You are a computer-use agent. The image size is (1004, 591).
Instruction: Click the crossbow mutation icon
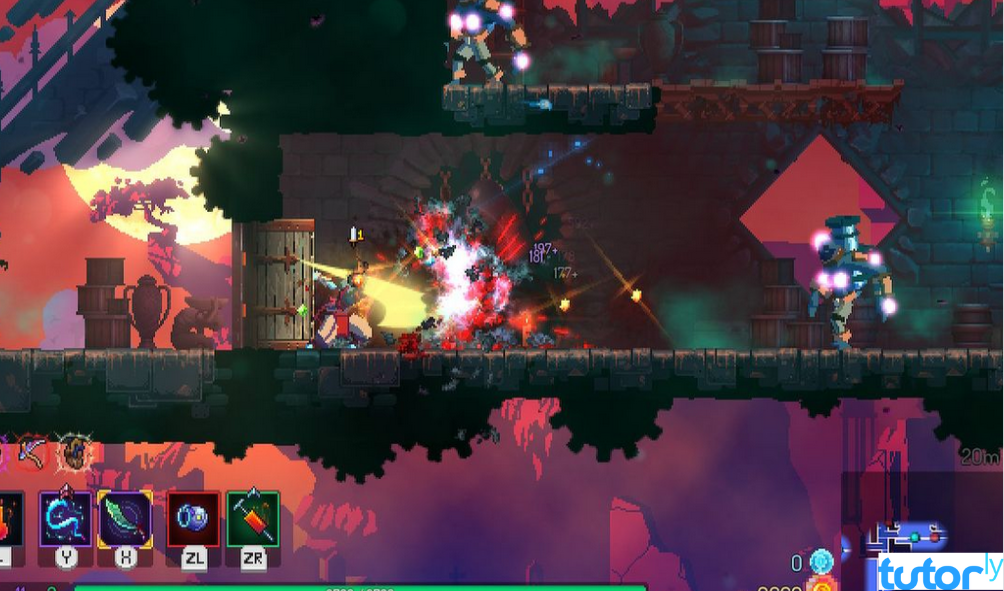click(x=33, y=454)
